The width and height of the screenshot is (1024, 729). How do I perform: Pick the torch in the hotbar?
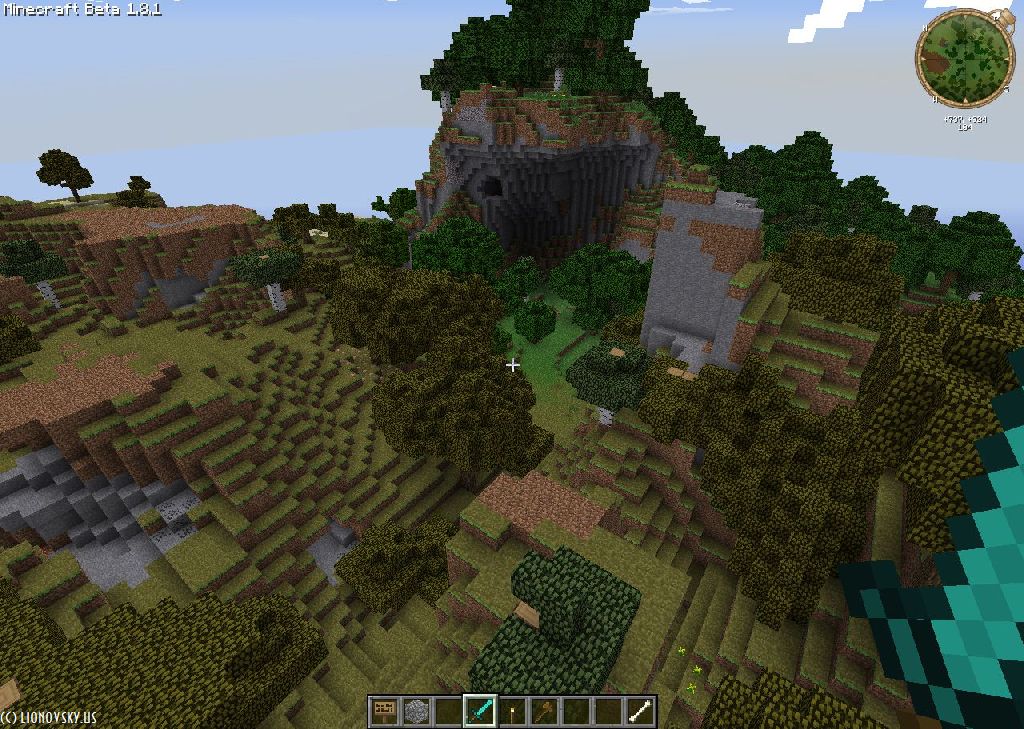[512, 711]
